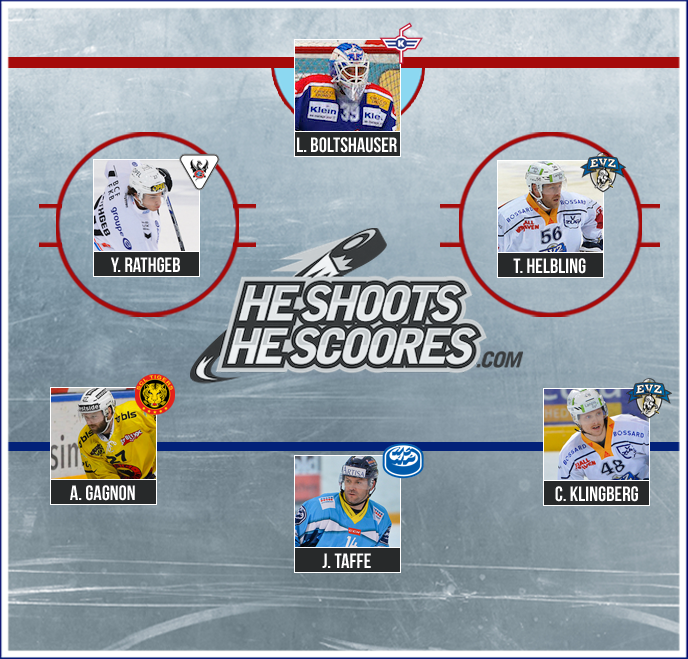Select center J. Taffe's player card
Image resolution: width=688 pixels, height=659 pixels.
(x=347, y=513)
